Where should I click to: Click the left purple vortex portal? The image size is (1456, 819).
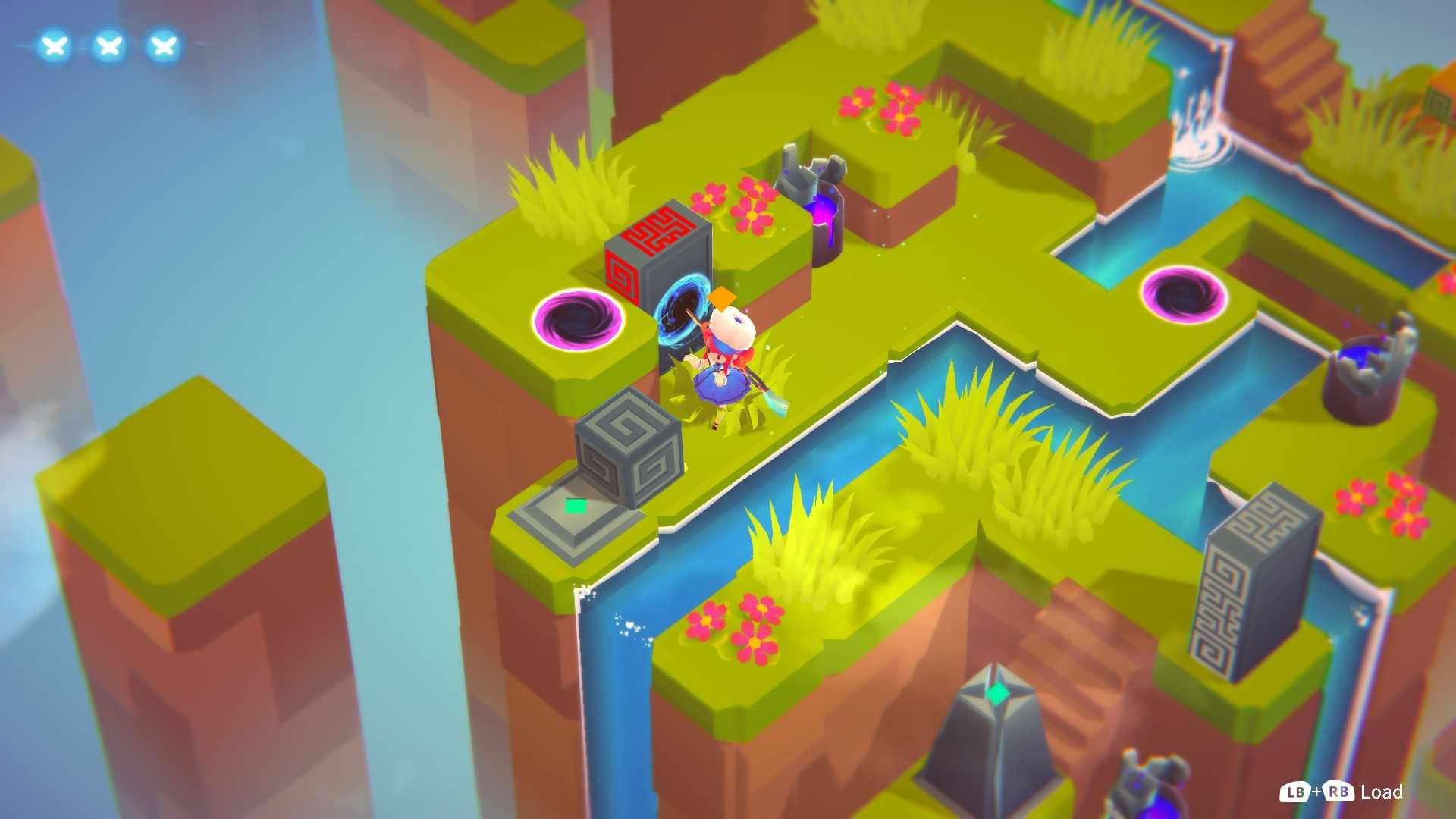point(576,318)
